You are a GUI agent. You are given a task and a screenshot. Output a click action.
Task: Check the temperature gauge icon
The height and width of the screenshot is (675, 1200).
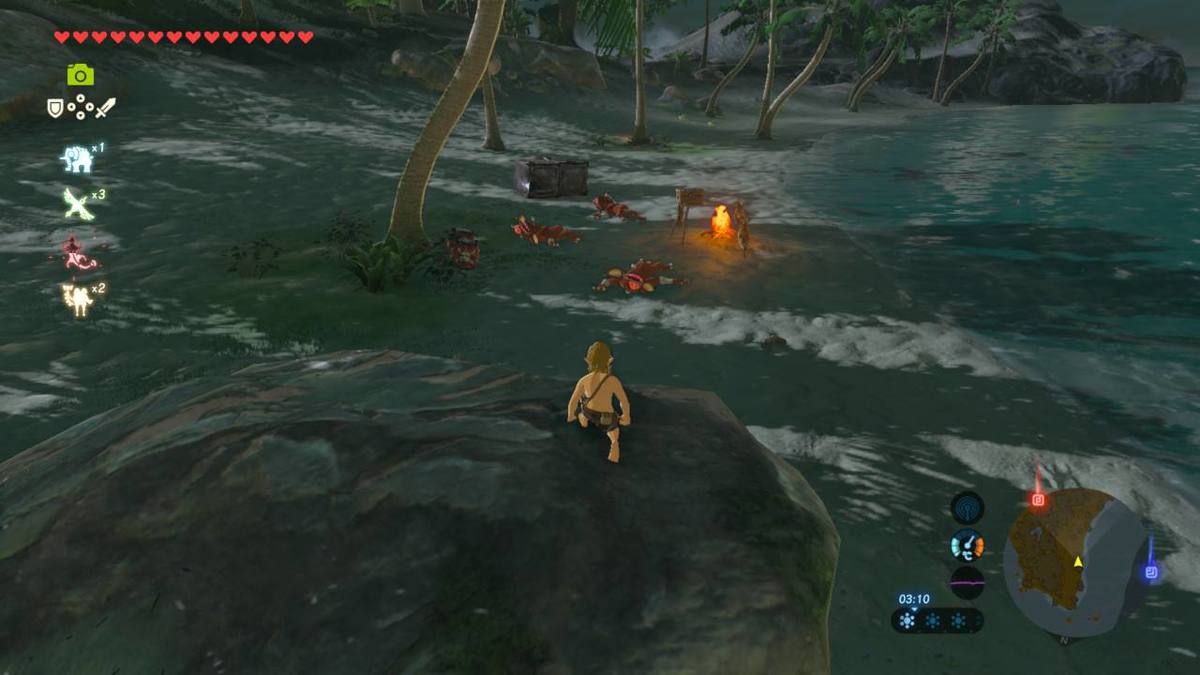point(967,545)
